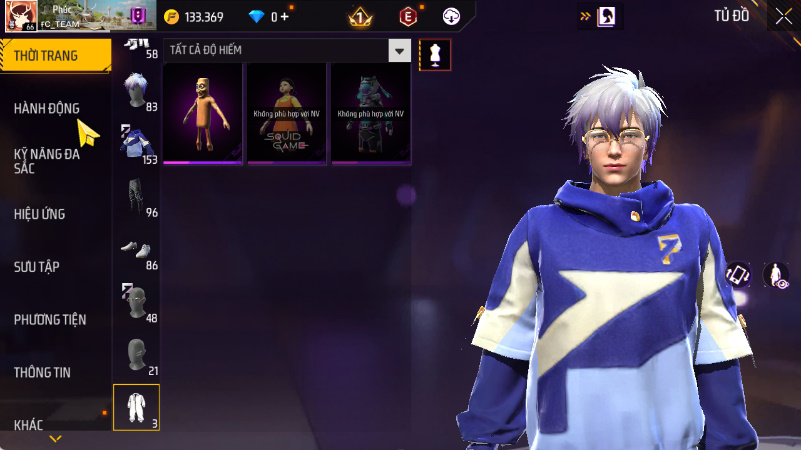
Task: Go to the Sưu Tập category
Action: pyautogui.click(x=36, y=266)
